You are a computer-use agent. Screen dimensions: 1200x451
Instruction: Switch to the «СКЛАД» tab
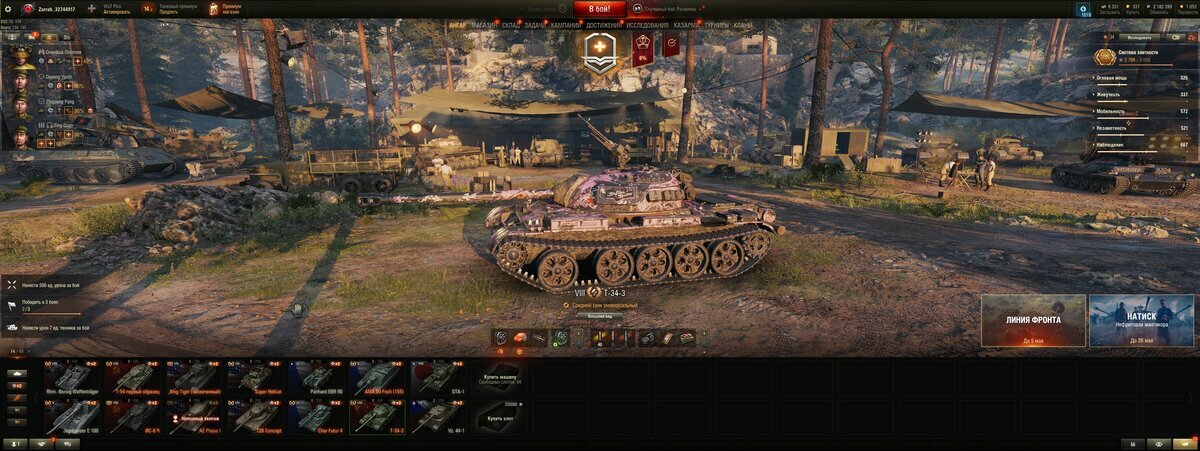(x=510, y=25)
